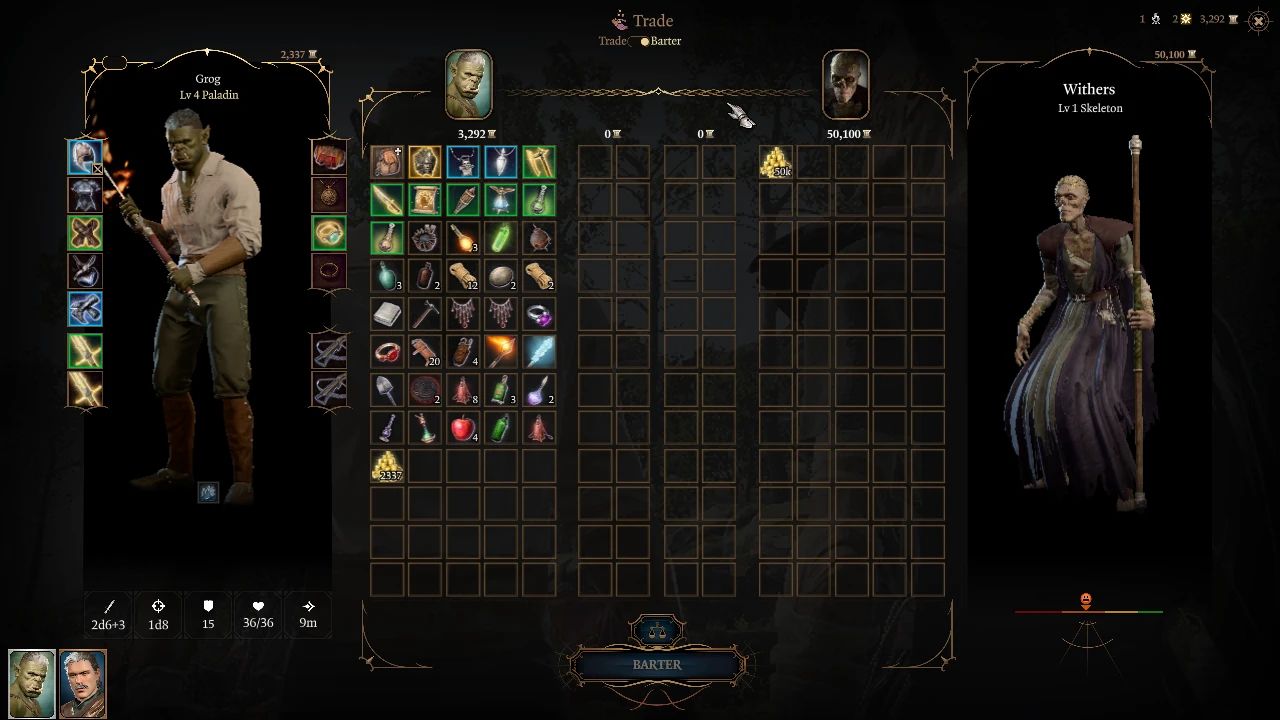
Task: Click the stack of four apples
Action: click(x=463, y=429)
